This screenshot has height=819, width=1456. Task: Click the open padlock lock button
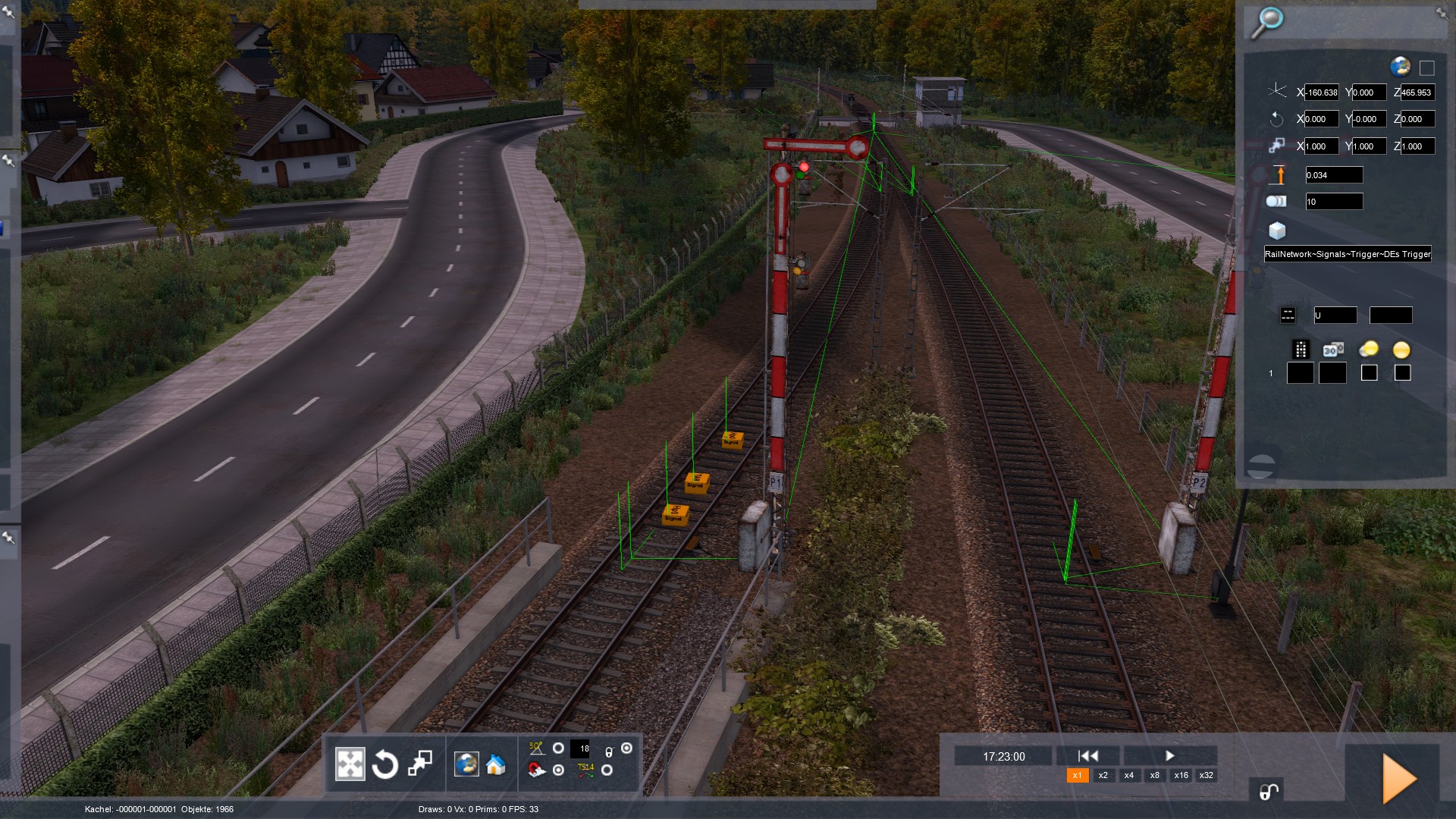(x=1268, y=792)
